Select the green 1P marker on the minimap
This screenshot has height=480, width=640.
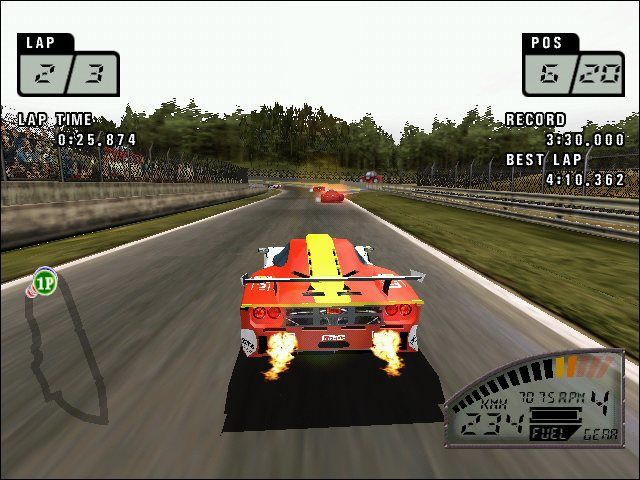point(44,281)
